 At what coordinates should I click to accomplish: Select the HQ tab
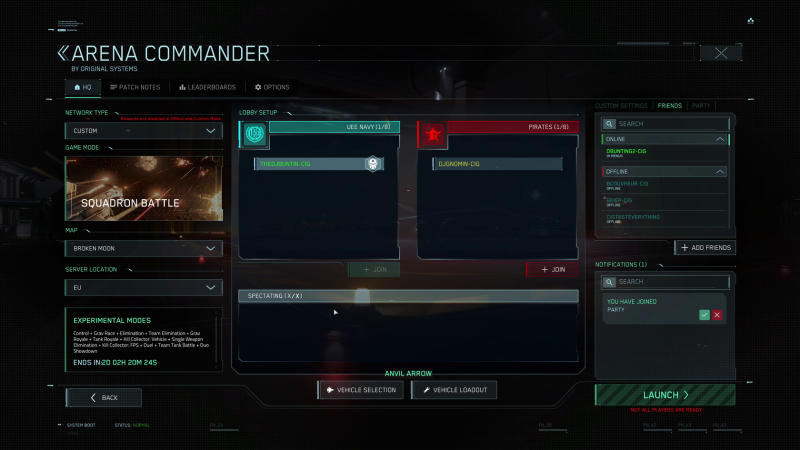(x=83, y=87)
